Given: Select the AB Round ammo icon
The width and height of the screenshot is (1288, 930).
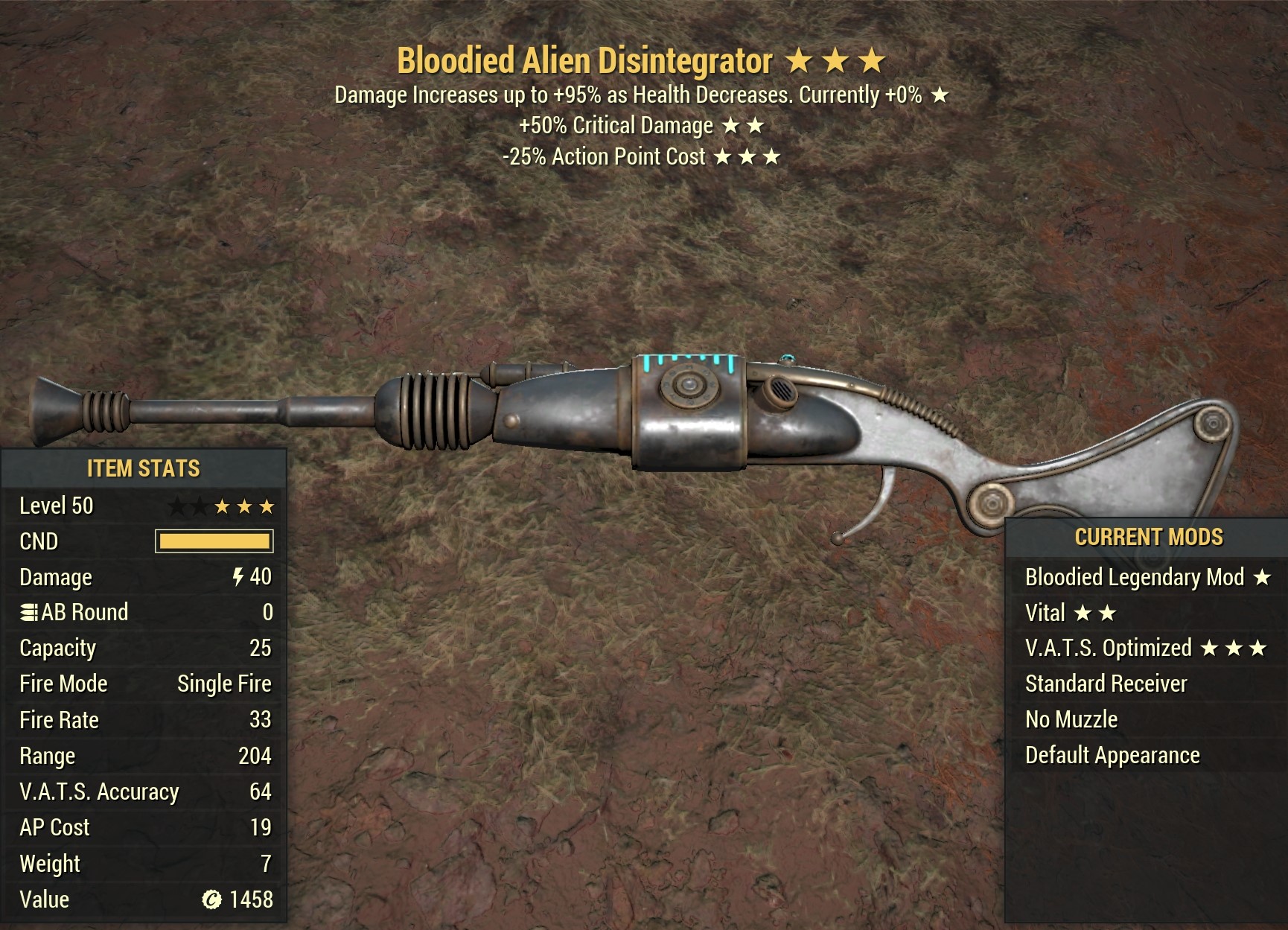Looking at the screenshot, I should coord(30,611).
